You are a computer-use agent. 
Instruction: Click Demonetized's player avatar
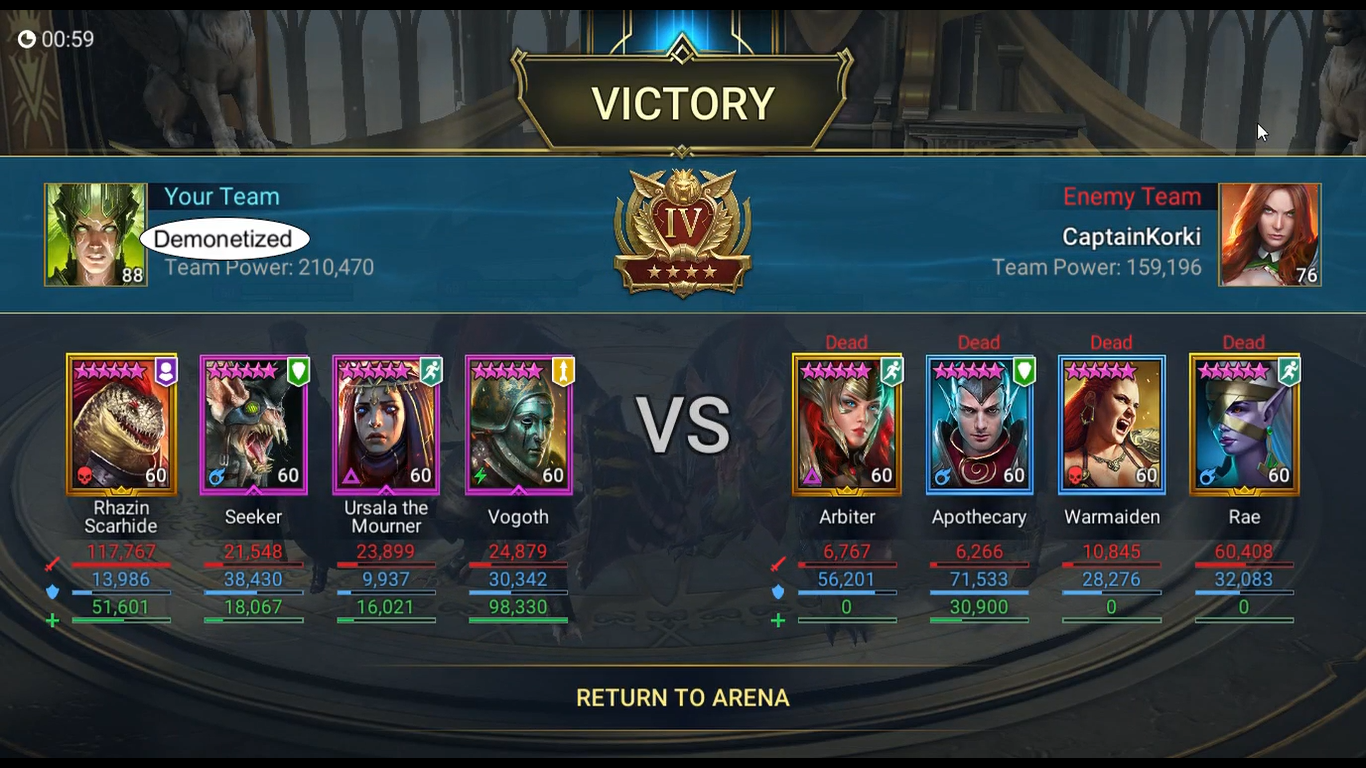pyautogui.click(x=95, y=233)
